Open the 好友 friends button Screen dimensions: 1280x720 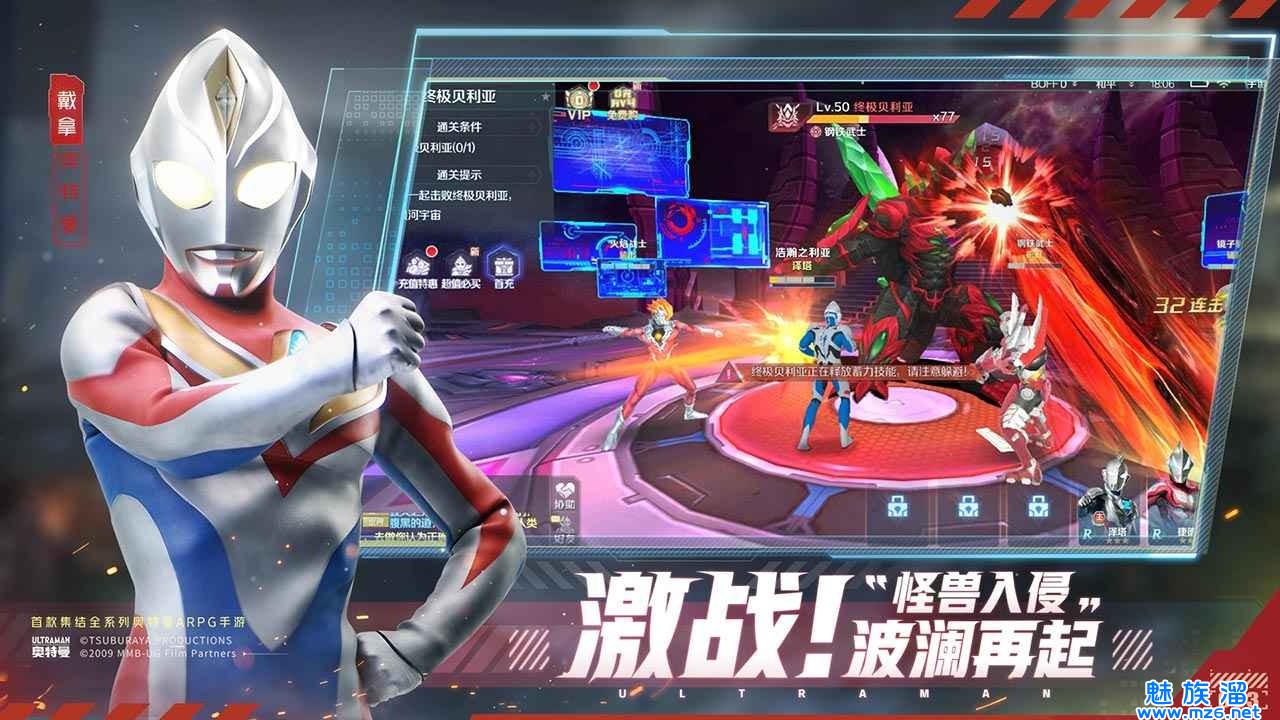565,530
